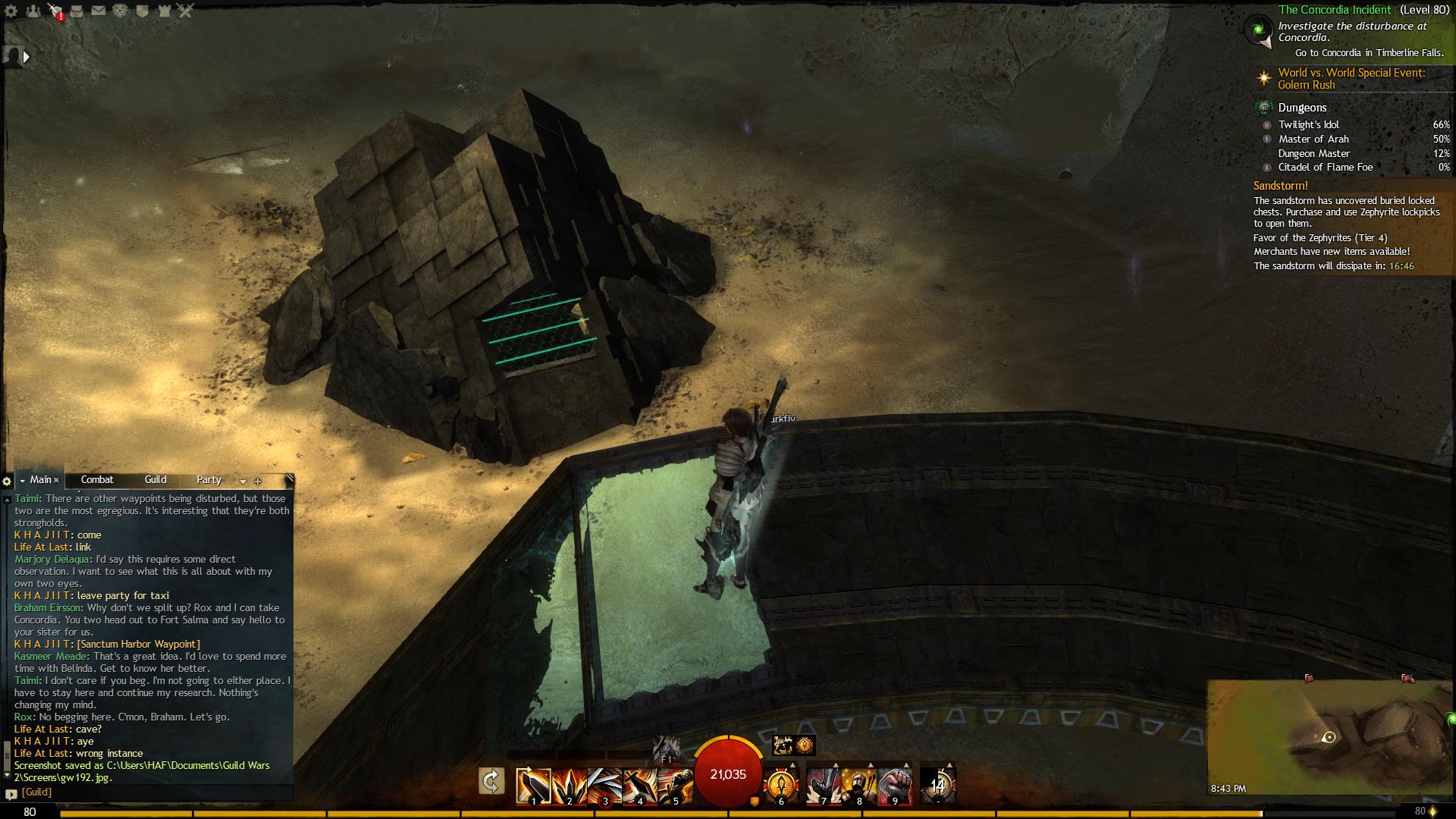Open World vs. World castle icon
The image size is (1456, 819).
[164, 11]
